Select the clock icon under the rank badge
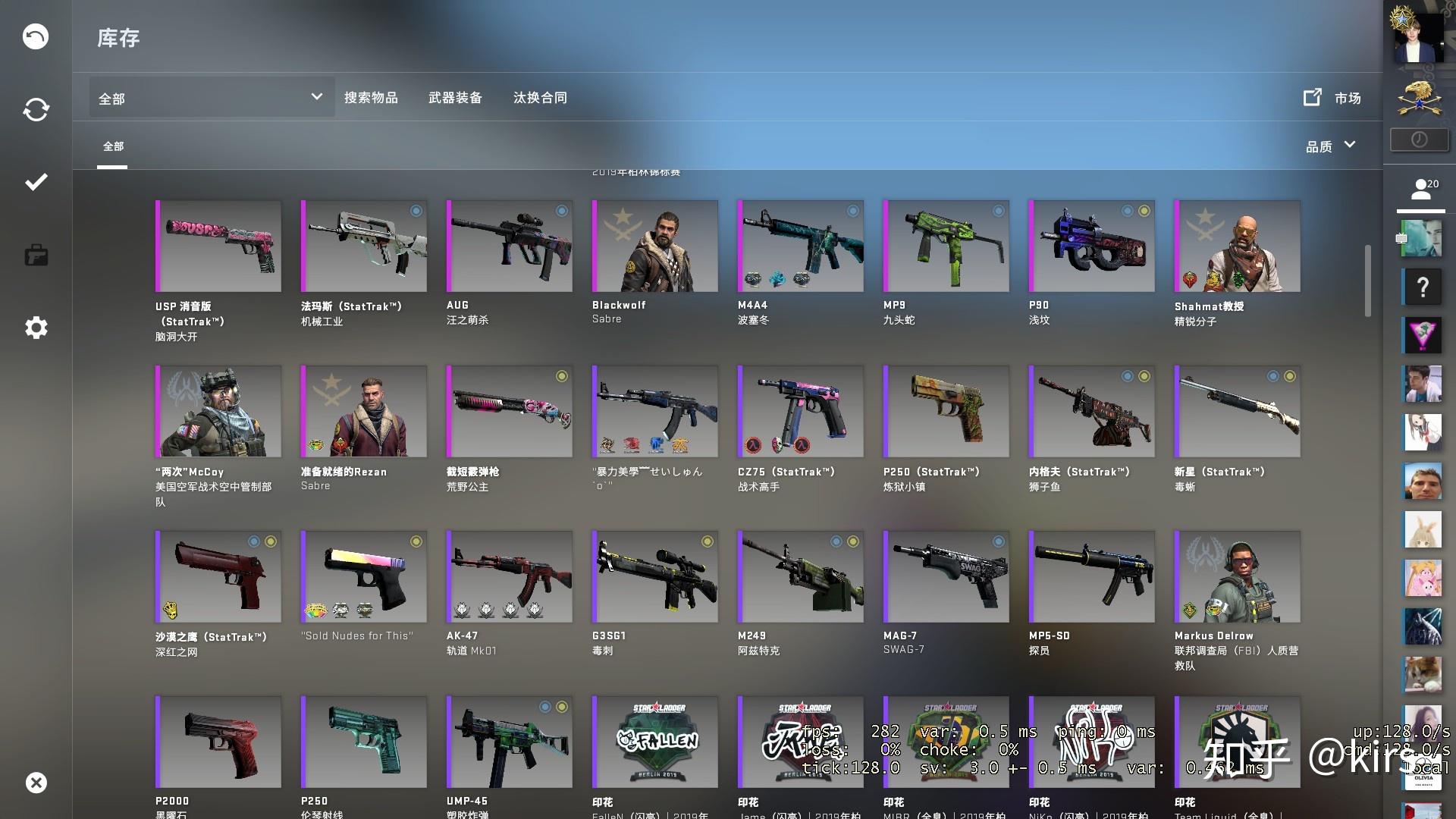1456x819 pixels. click(1420, 139)
